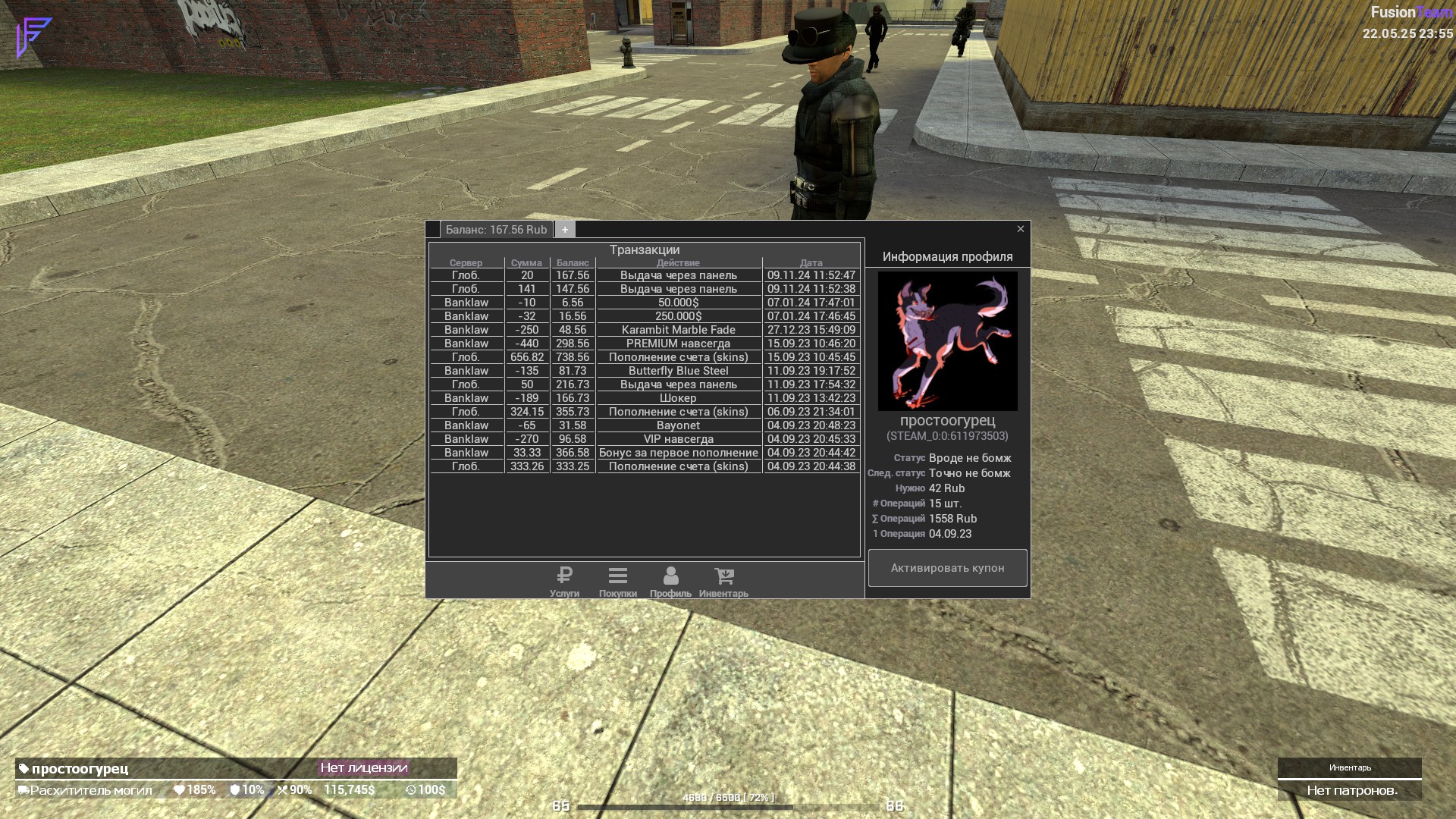Open the Инвентарь cart tab
The image size is (1456, 819).
723,582
